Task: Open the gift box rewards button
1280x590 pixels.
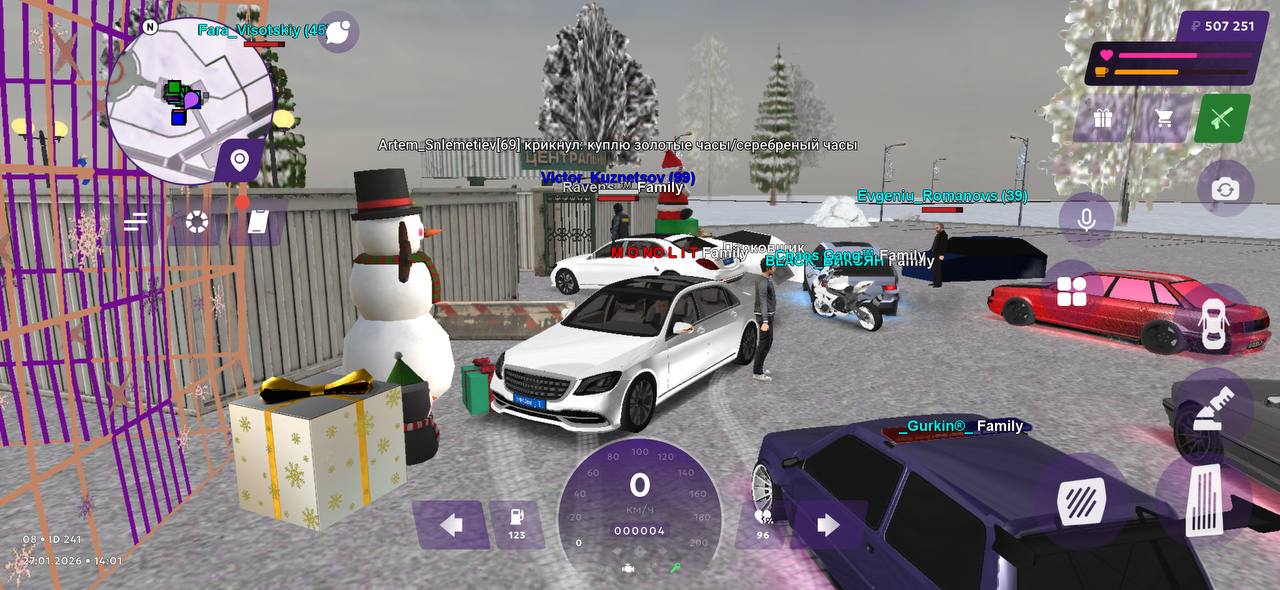Action: point(1103,118)
